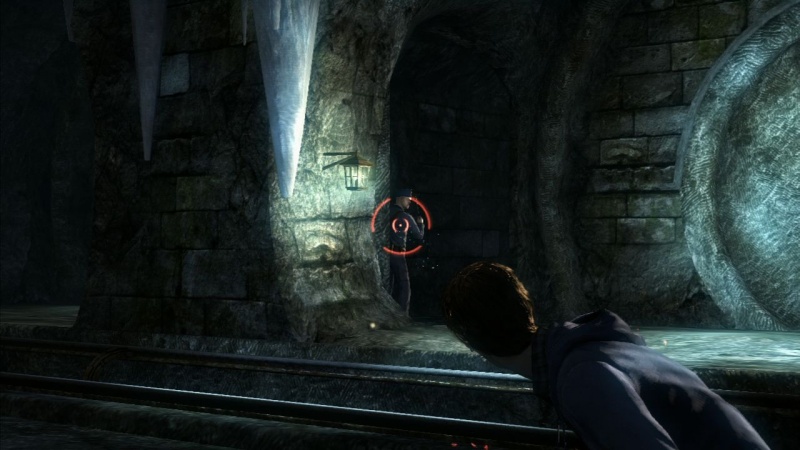Target the enemy marked by the red reticle

(400, 224)
